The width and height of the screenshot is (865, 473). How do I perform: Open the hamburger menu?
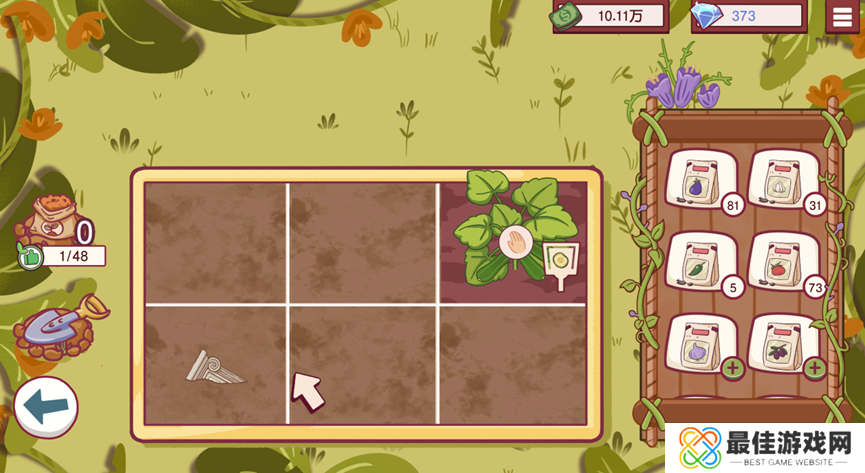point(843,16)
